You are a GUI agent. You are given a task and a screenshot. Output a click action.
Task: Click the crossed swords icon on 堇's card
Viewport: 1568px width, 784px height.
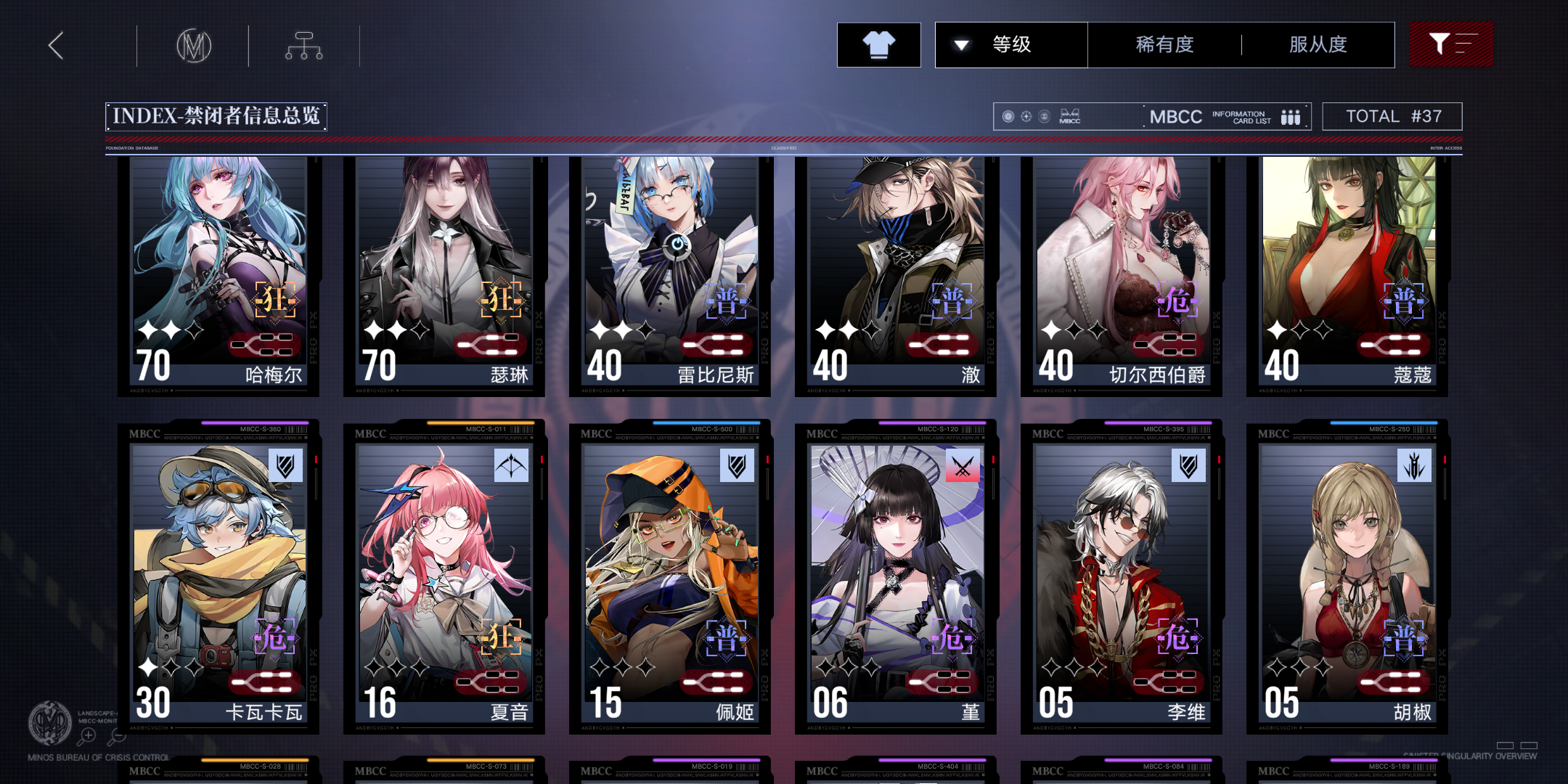click(963, 467)
